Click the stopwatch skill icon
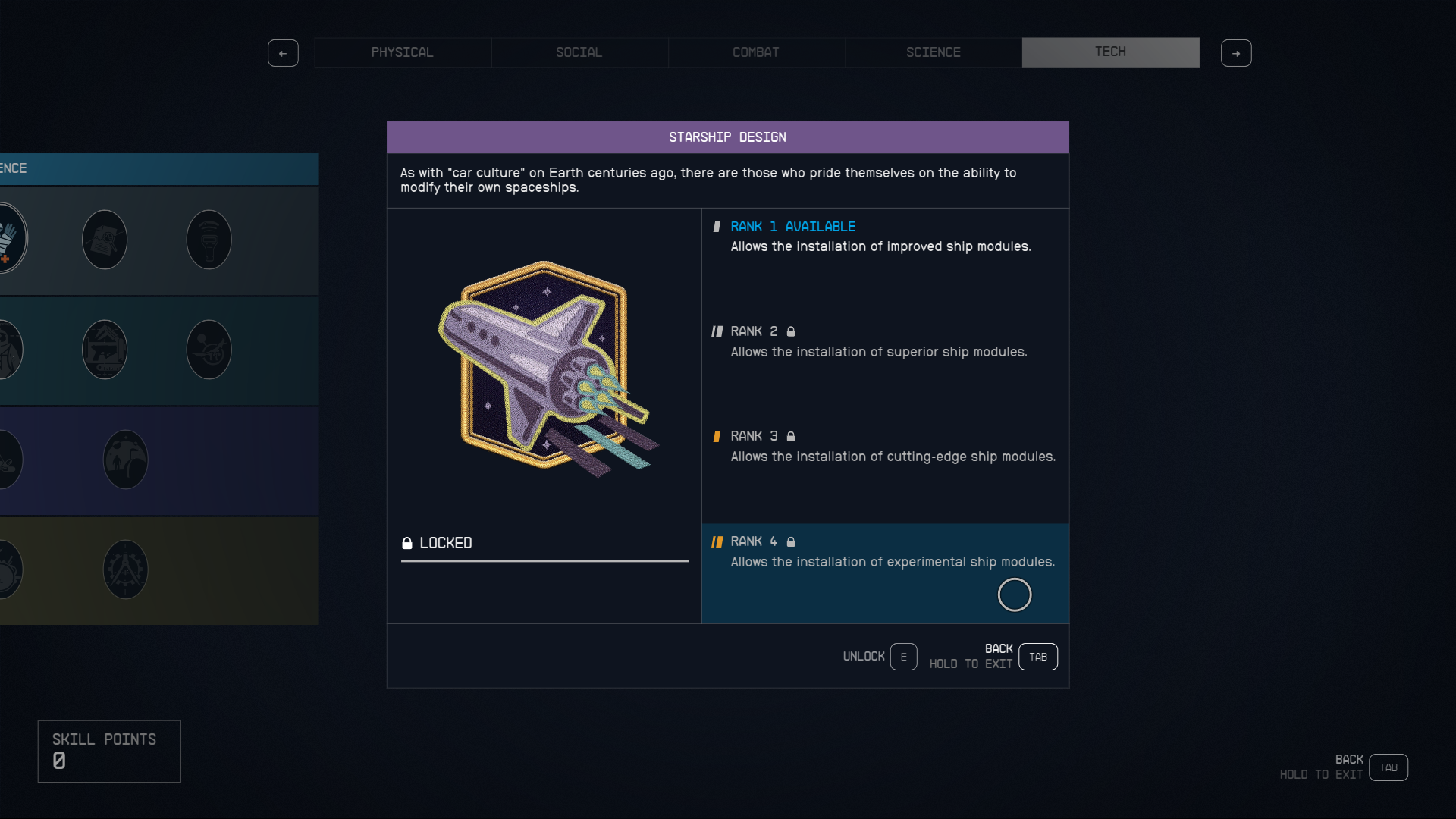The width and height of the screenshot is (1456, 819). point(8,569)
